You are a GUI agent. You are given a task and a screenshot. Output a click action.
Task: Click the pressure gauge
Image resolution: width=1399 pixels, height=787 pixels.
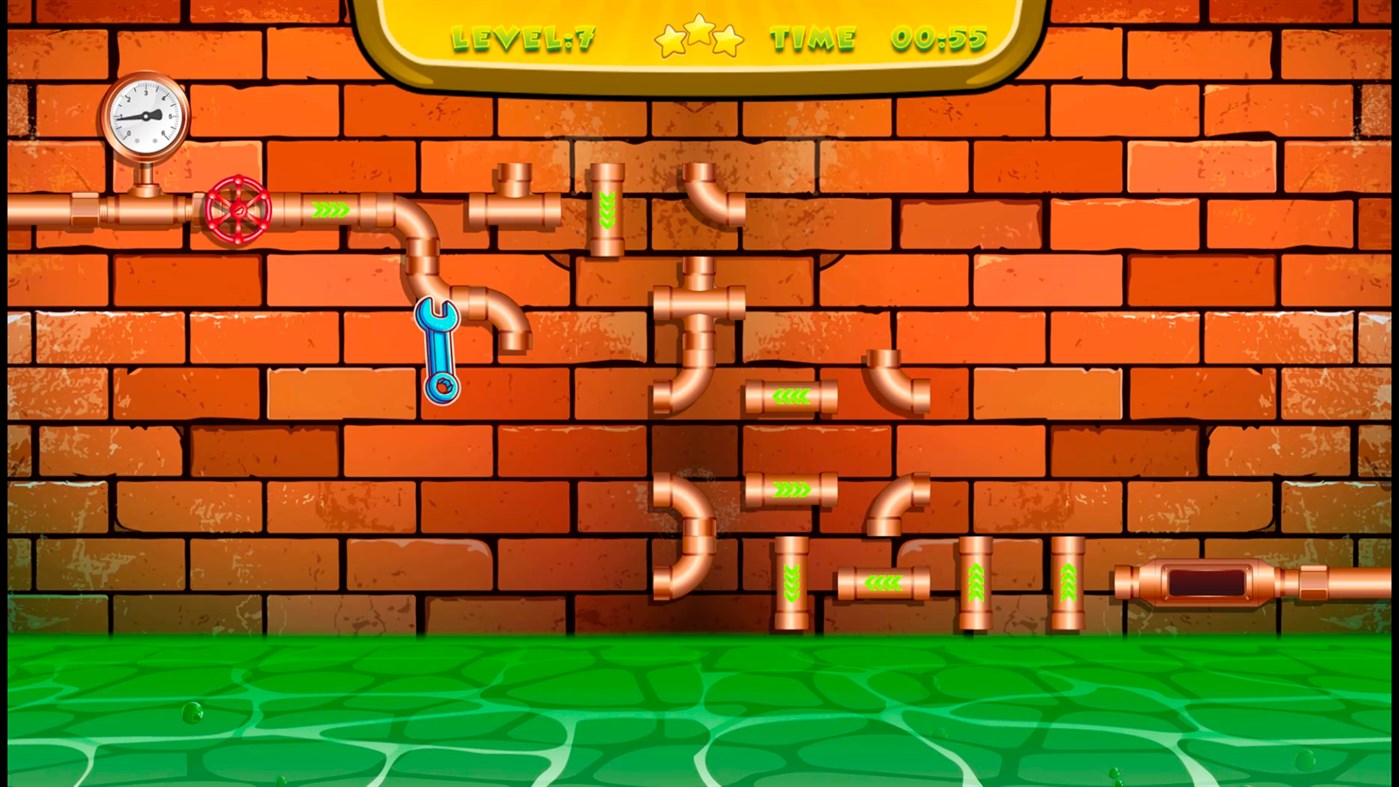pyautogui.click(x=143, y=115)
